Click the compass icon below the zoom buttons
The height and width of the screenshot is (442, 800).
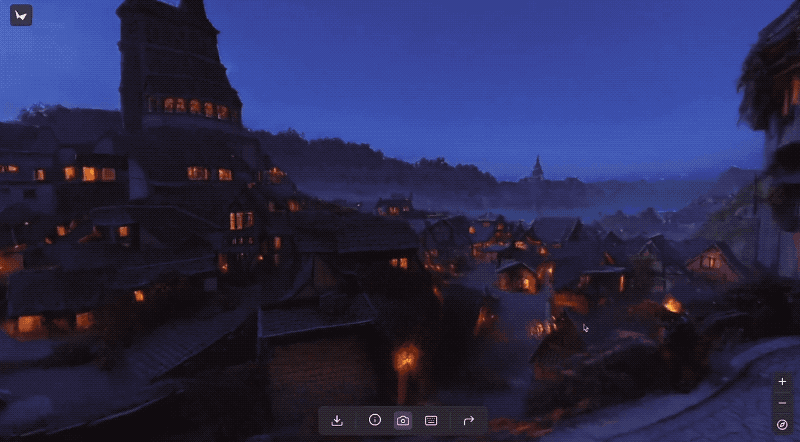pos(782,425)
